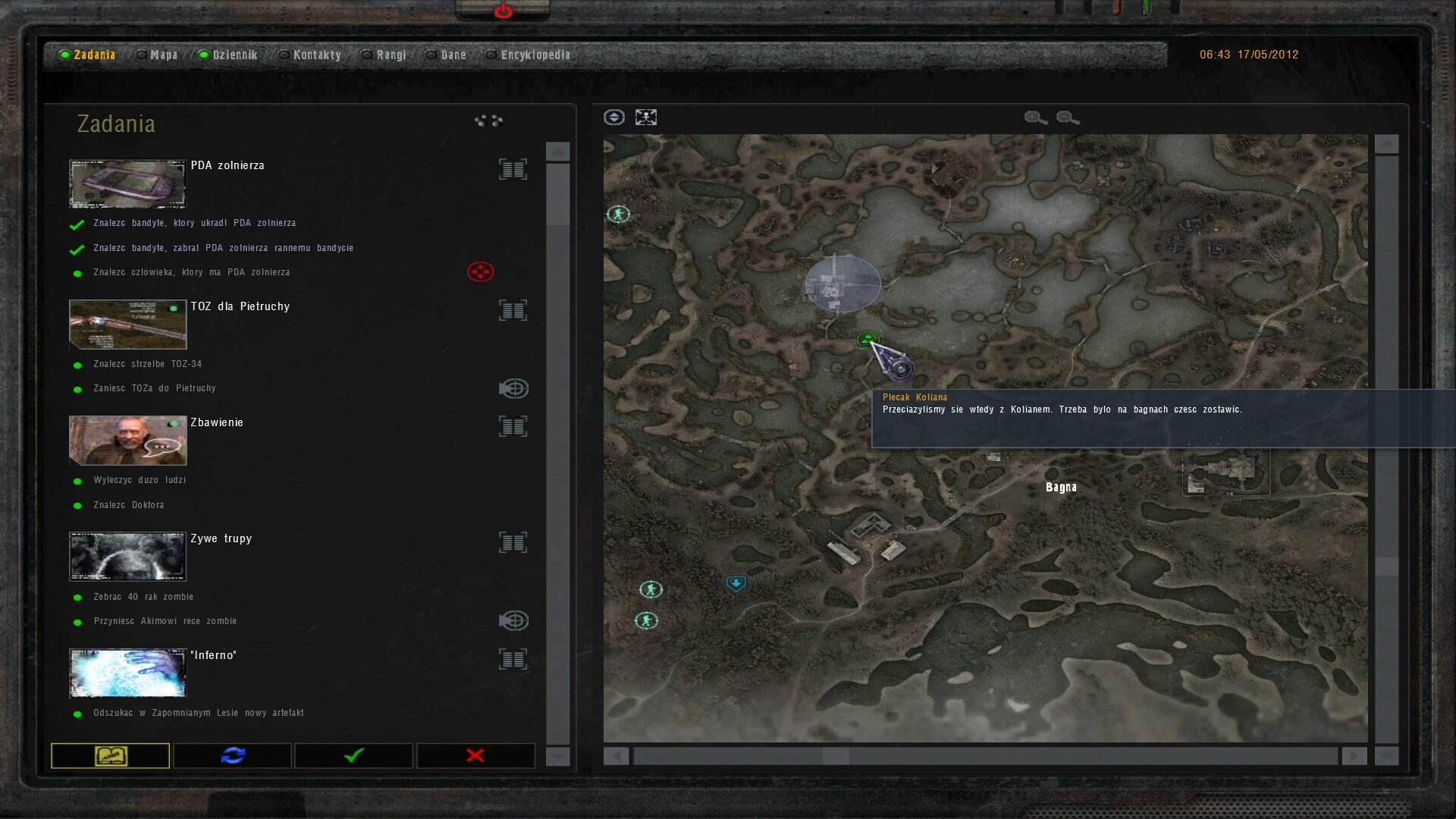Show the Rangi tab
This screenshot has height=819, width=1456.
click(x=391, y=55)
